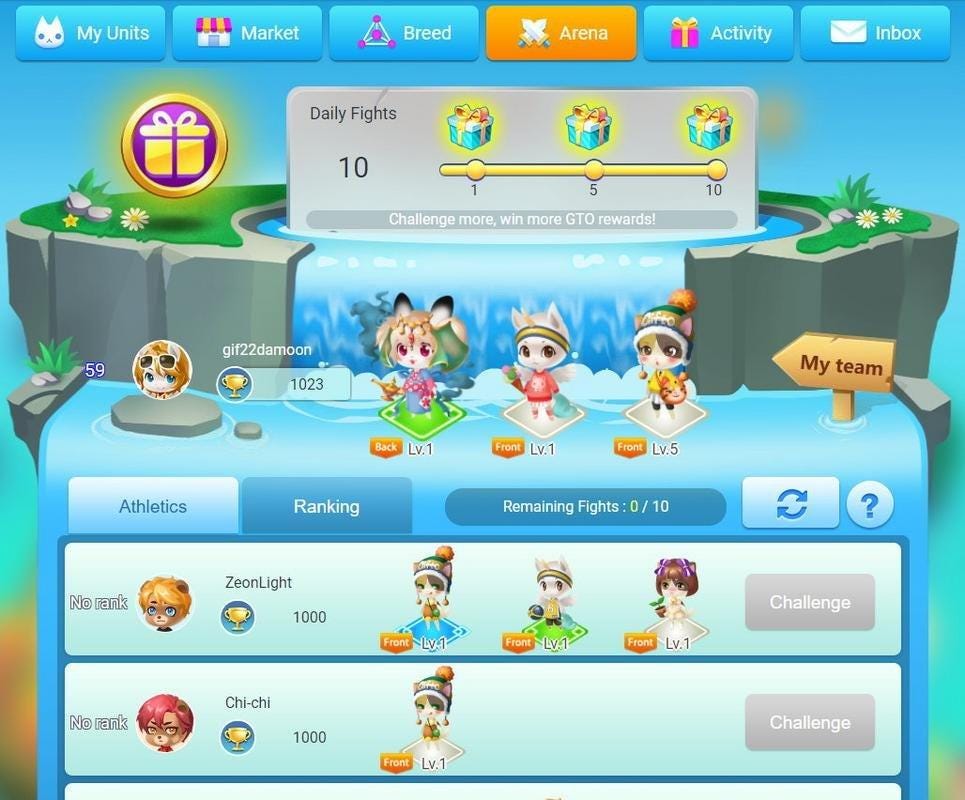Challenge Chi-chi
The image size is (965, 800).
809,722
